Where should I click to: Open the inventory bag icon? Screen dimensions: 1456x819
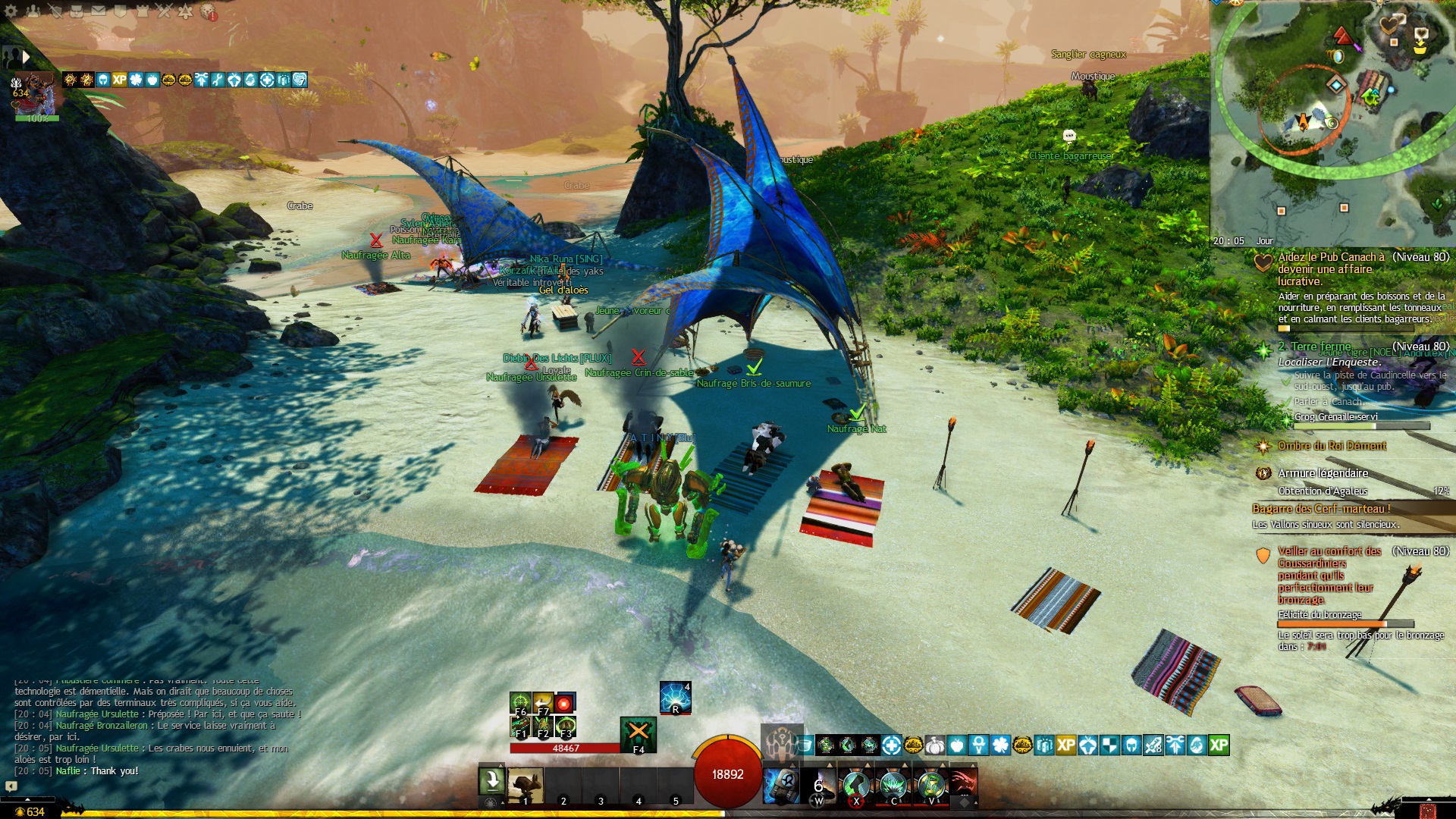77,11
